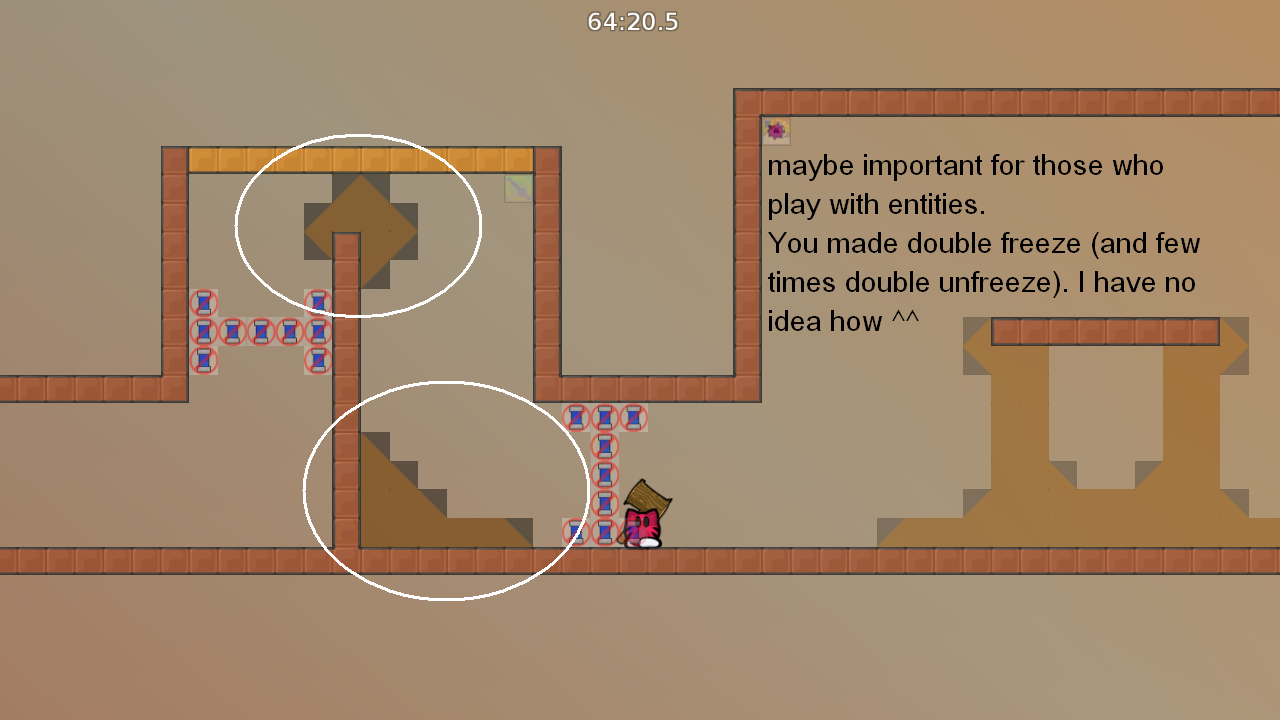Click the pink cat character holding the wooden plank
The height and width of the screenshot is (720, 1280).
tap(645, 525)
